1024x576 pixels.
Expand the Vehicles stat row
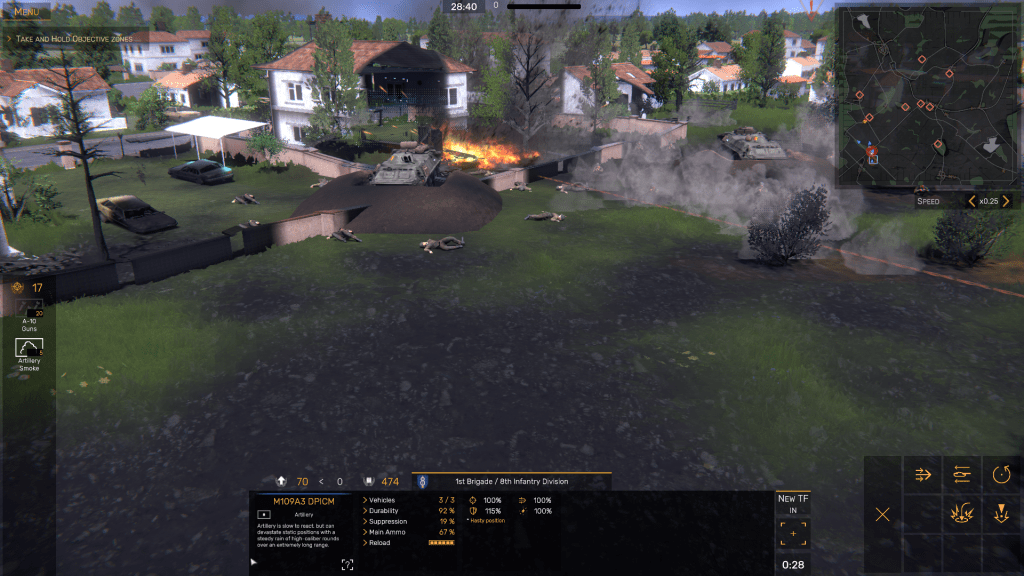(x=381, y=500)
